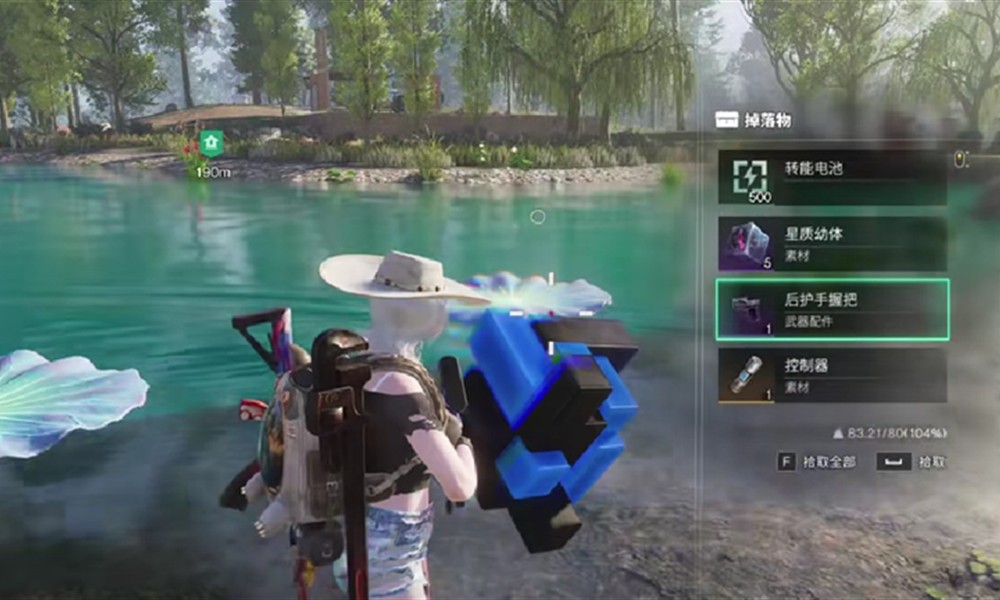Pick the 后护手握把 weapon attachment
Viewport: 1000px width, 600px height.
pos(832,310)
